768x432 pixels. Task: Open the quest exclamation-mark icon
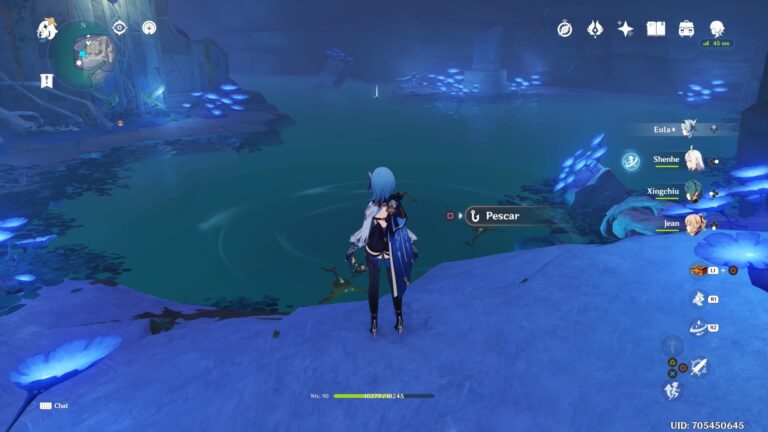click(46, 79)
